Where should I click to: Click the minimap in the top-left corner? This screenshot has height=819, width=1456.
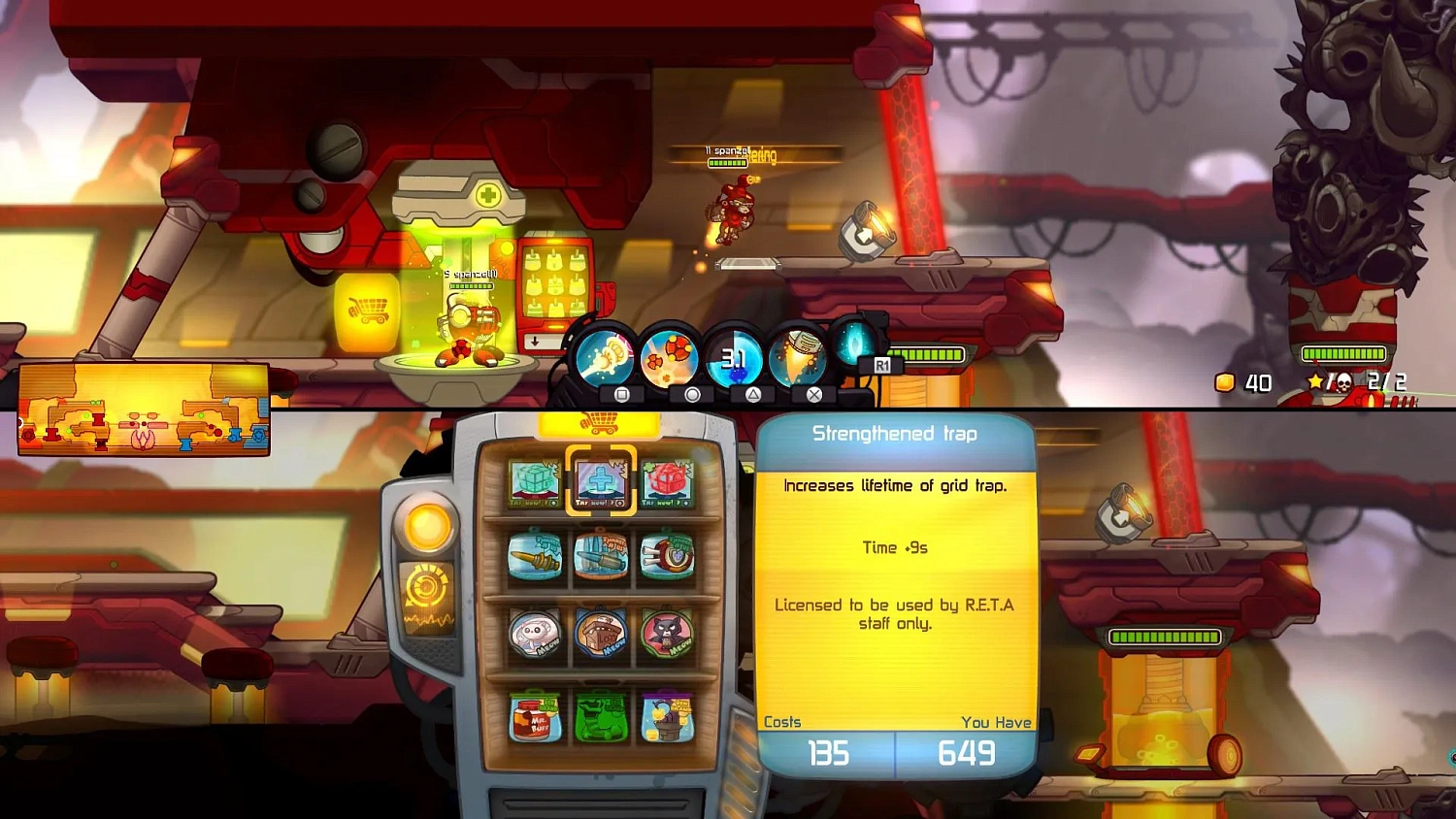pos(146,408)
